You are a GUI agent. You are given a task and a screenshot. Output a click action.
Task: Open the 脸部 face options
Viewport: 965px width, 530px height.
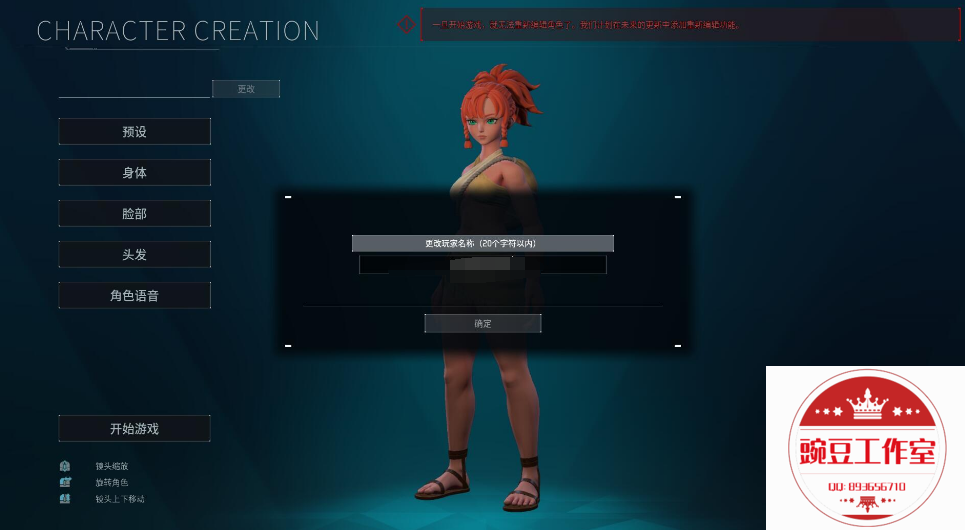pyautogui.click(x=135, y=213)
